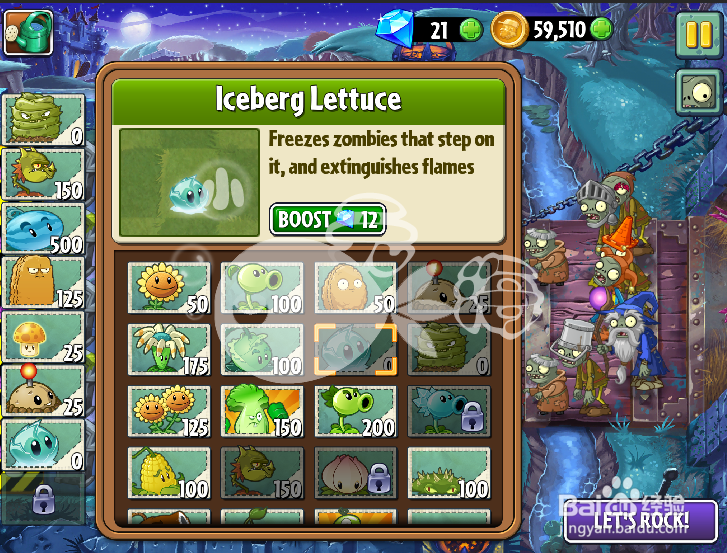Viewport: 727px width, 553px height.
Task: Remove the Tall-nut from the seed tray
Action: (x=43, y=283)
